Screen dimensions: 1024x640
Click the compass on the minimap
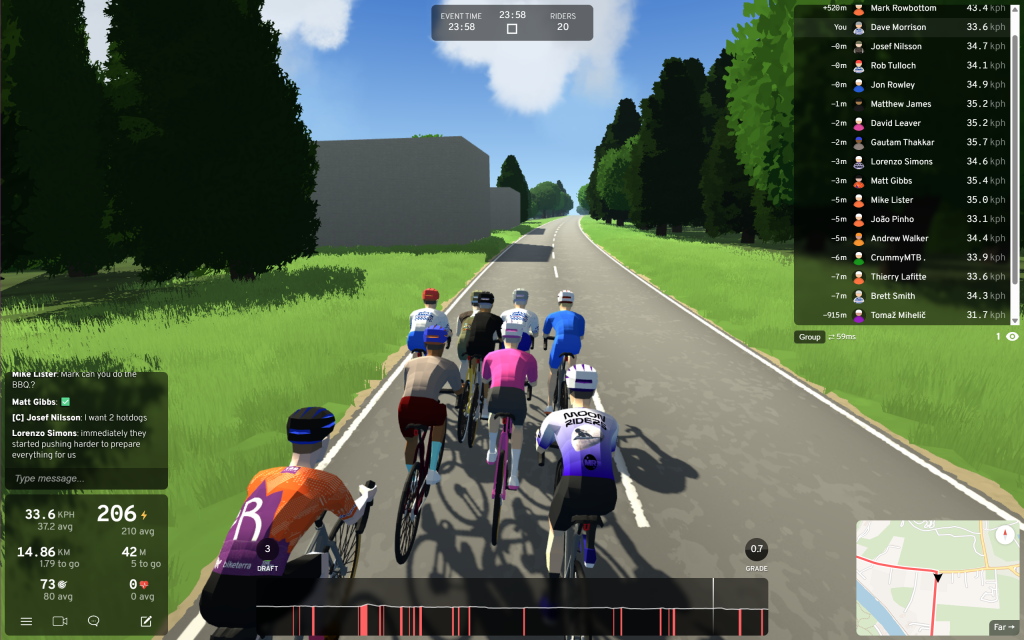pos(1004,533)
